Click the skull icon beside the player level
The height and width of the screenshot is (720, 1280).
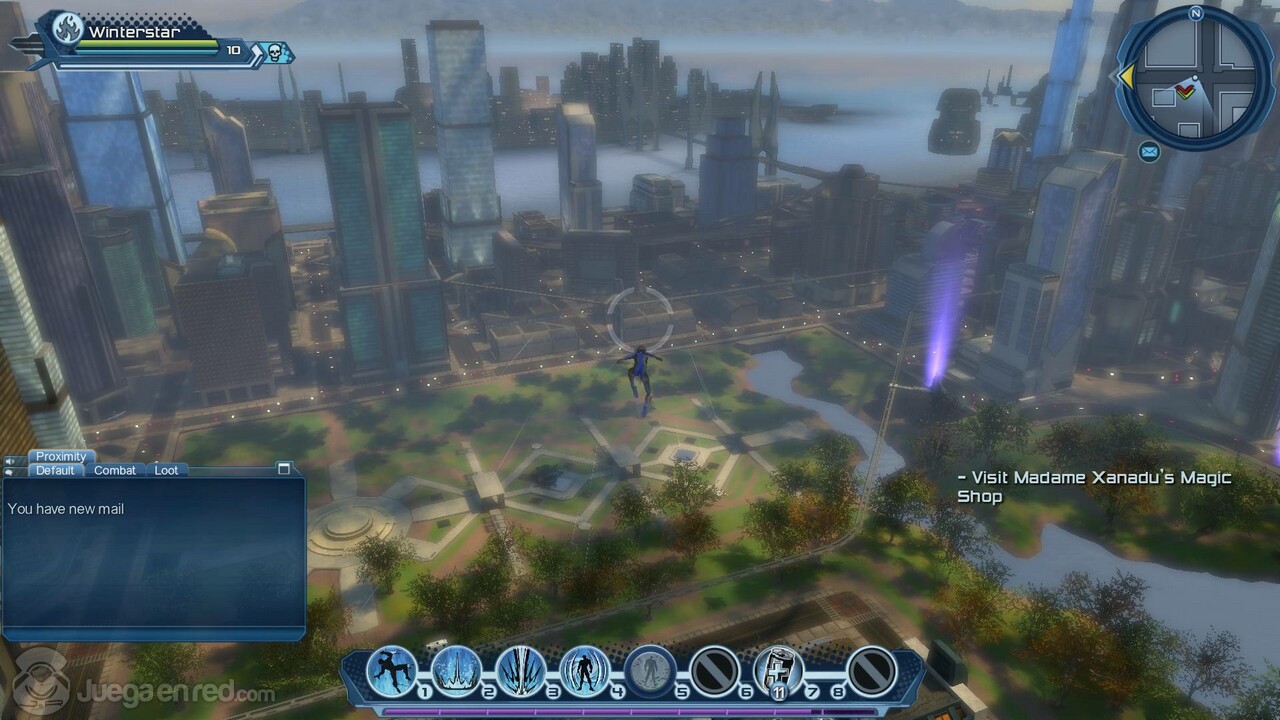[273, 52]
